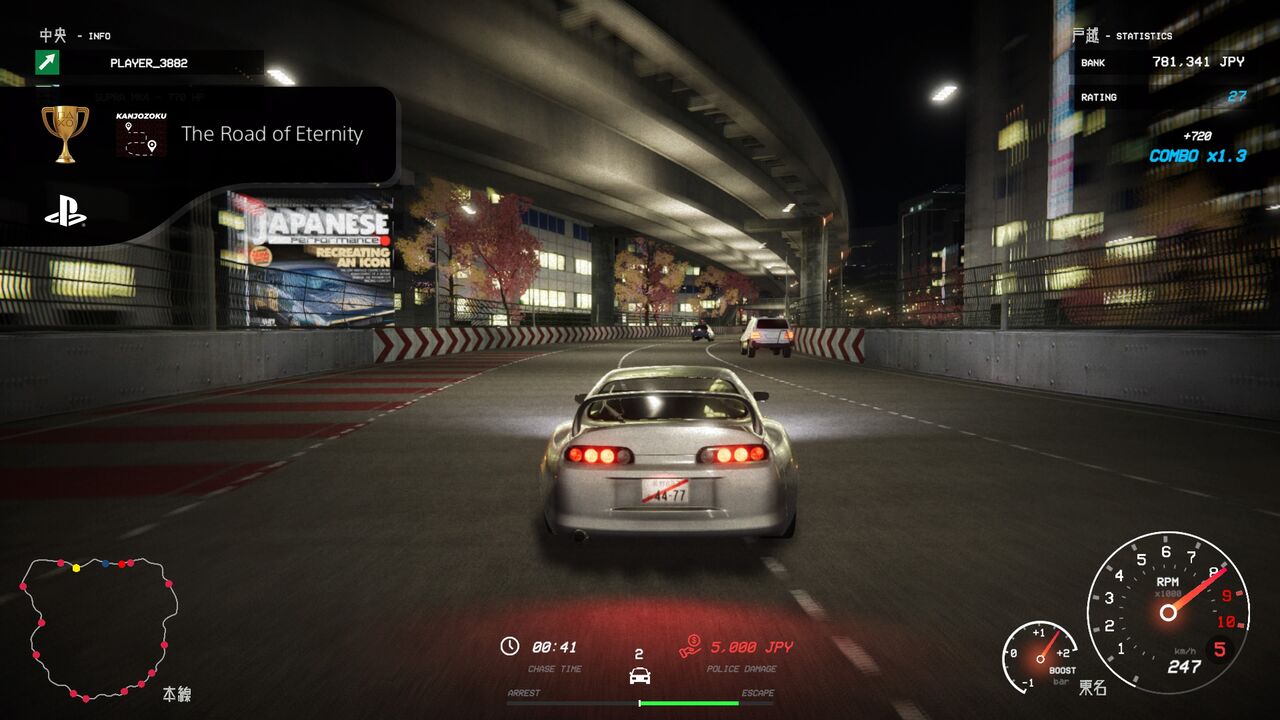Select the yellow marker on the minimap

point(76,568)
